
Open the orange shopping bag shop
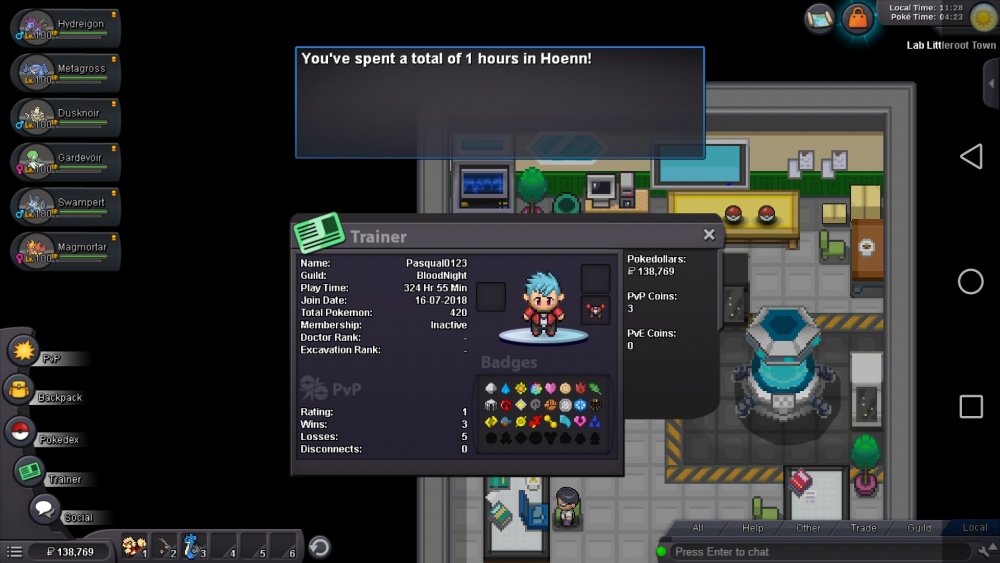[x=858, y=18]
